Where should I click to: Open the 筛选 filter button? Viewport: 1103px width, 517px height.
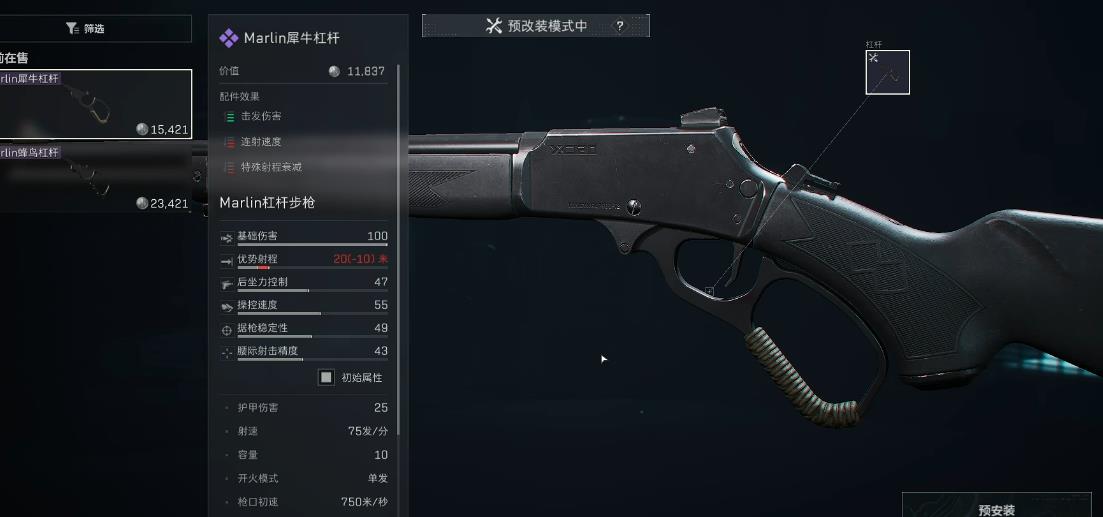pos(87,29)
